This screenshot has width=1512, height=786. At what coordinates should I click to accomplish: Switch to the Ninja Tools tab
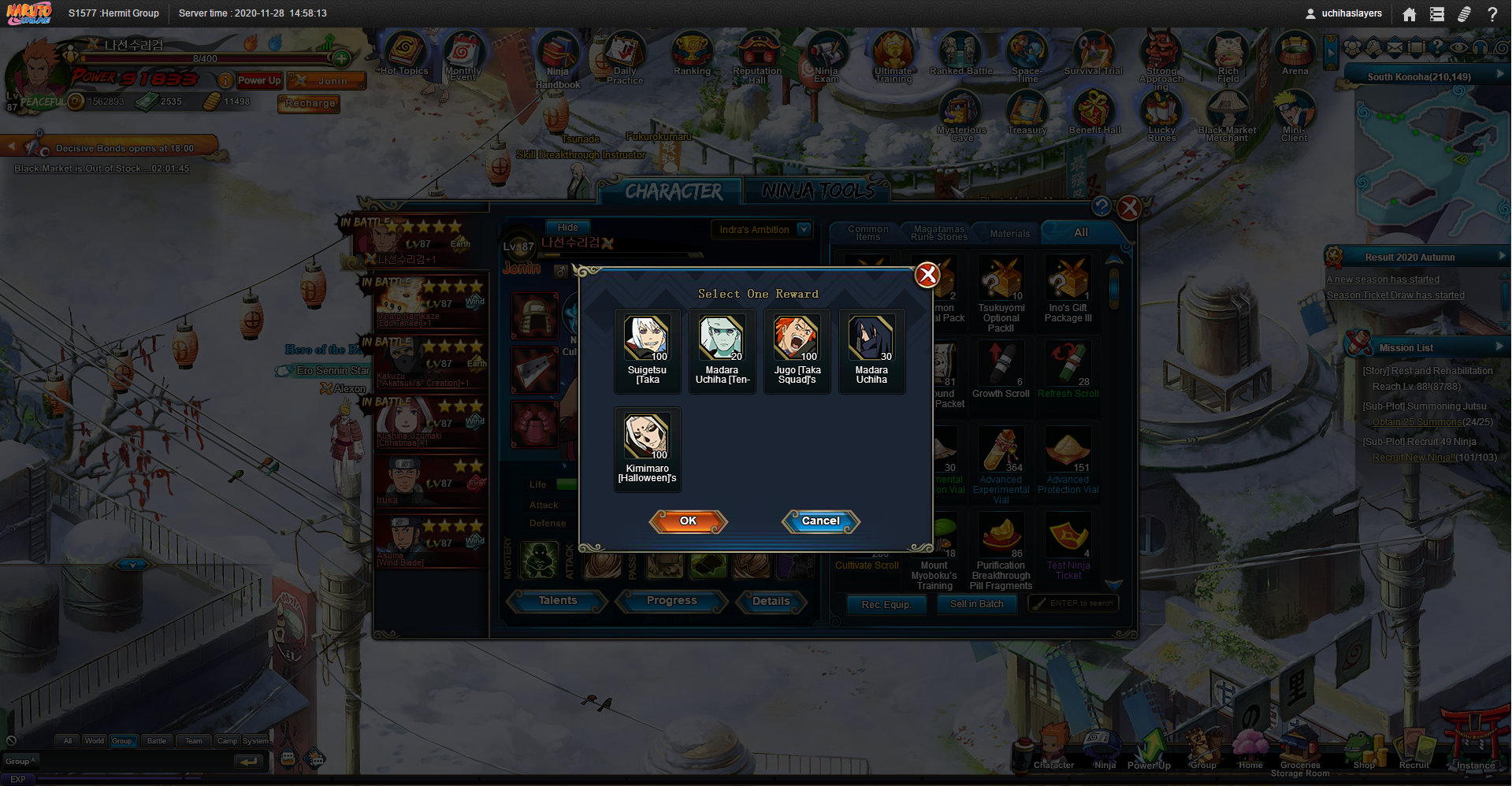(x=818, y=191)
